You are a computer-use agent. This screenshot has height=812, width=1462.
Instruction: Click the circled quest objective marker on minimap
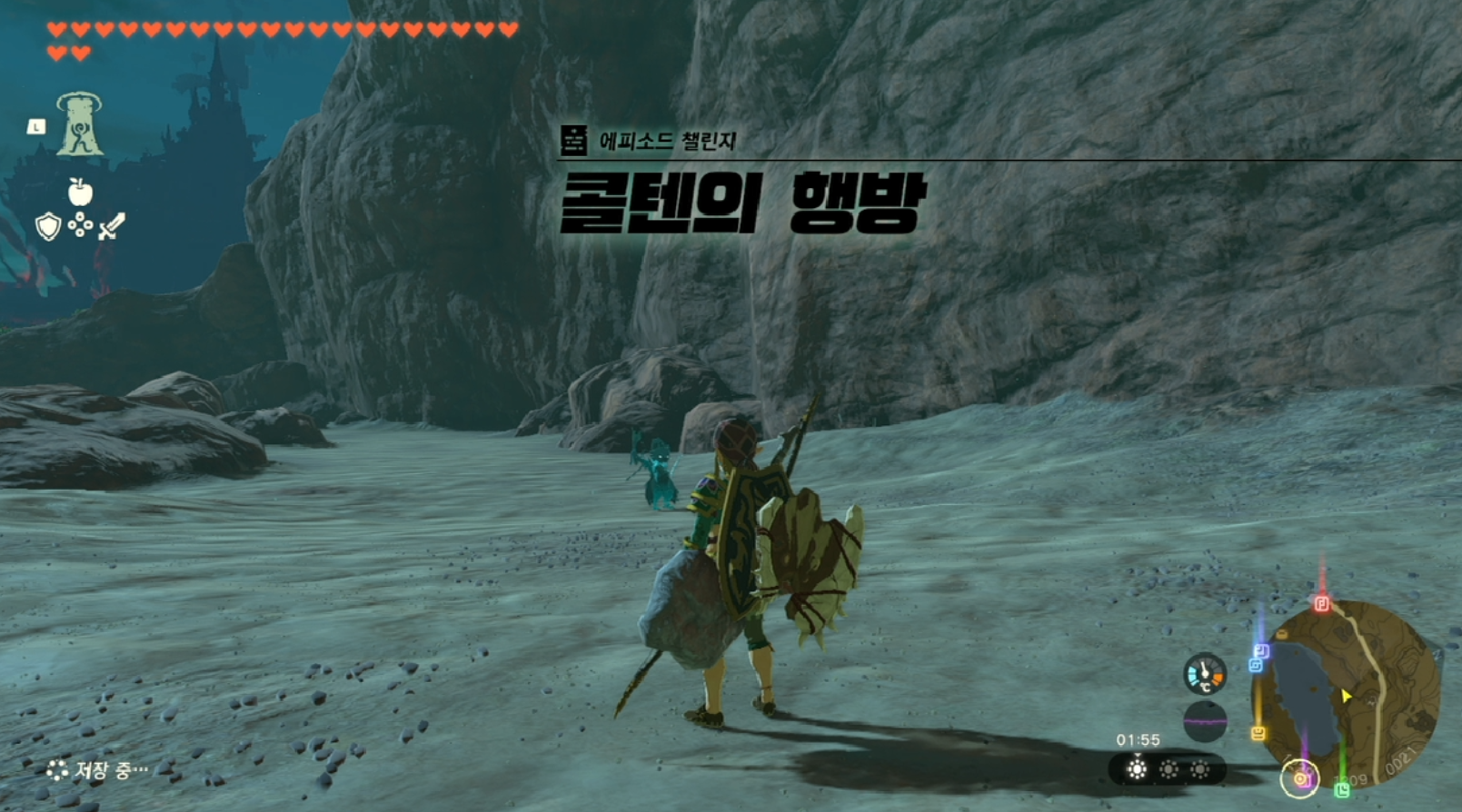1299,778
